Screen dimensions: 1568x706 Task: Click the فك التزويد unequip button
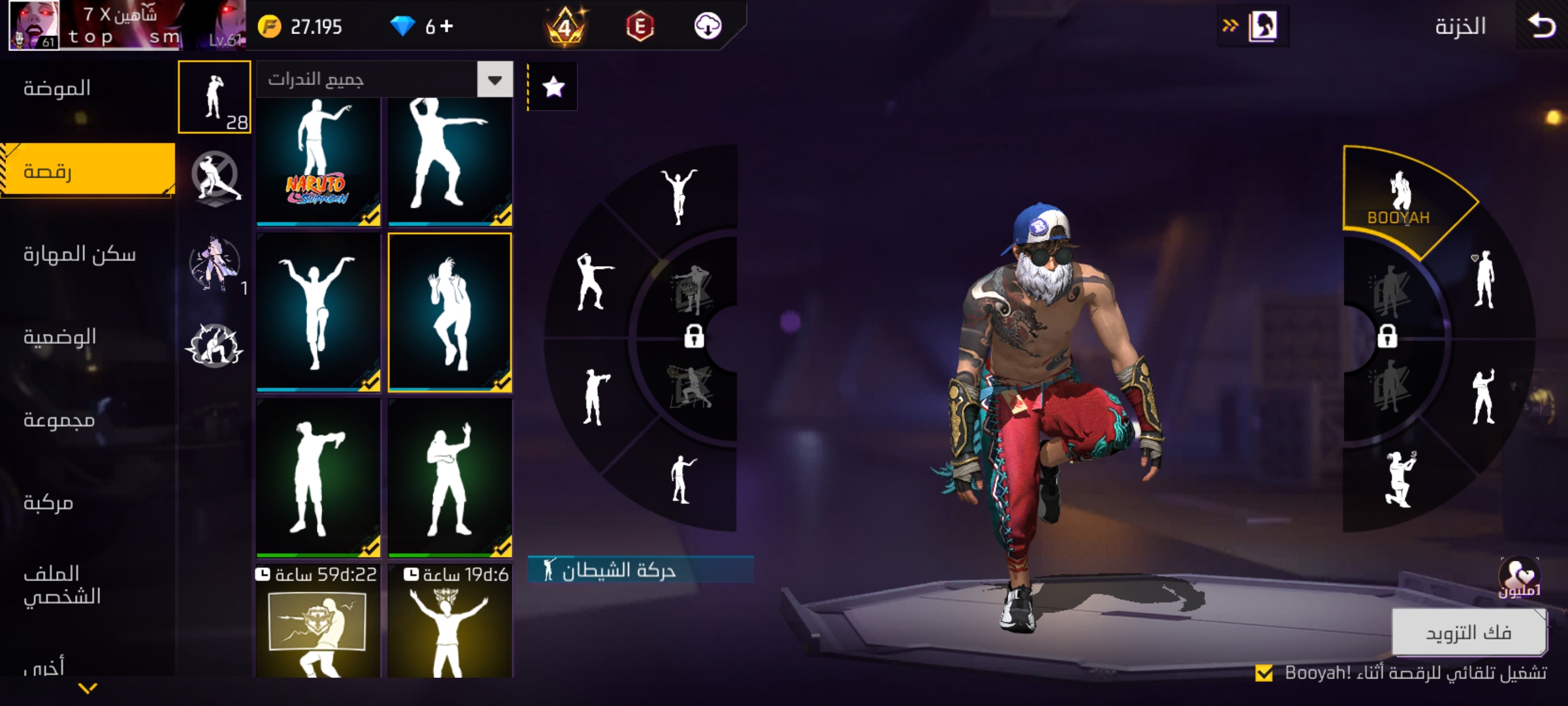tap(1469, 632)
